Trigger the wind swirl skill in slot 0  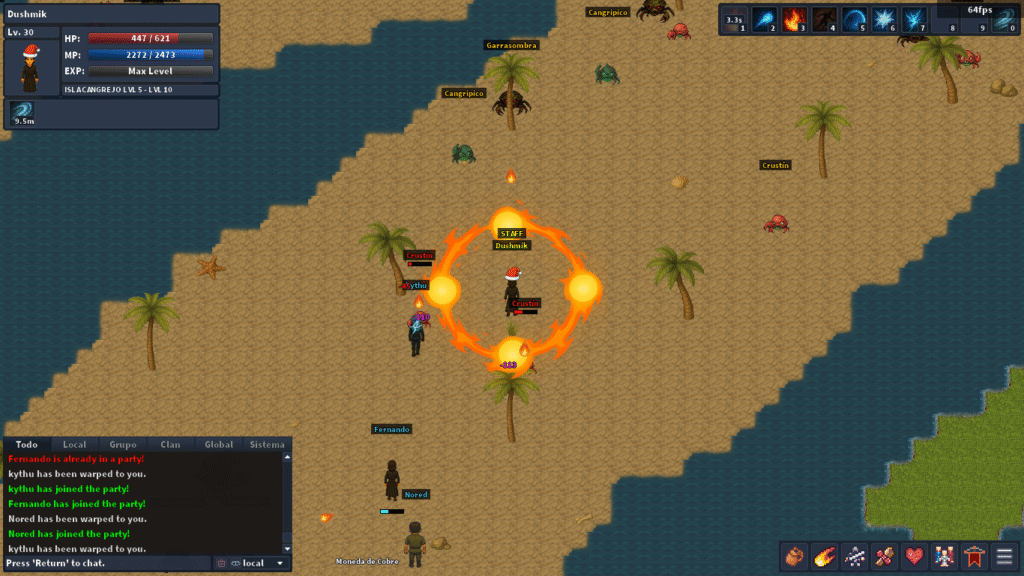[1004, 20]
